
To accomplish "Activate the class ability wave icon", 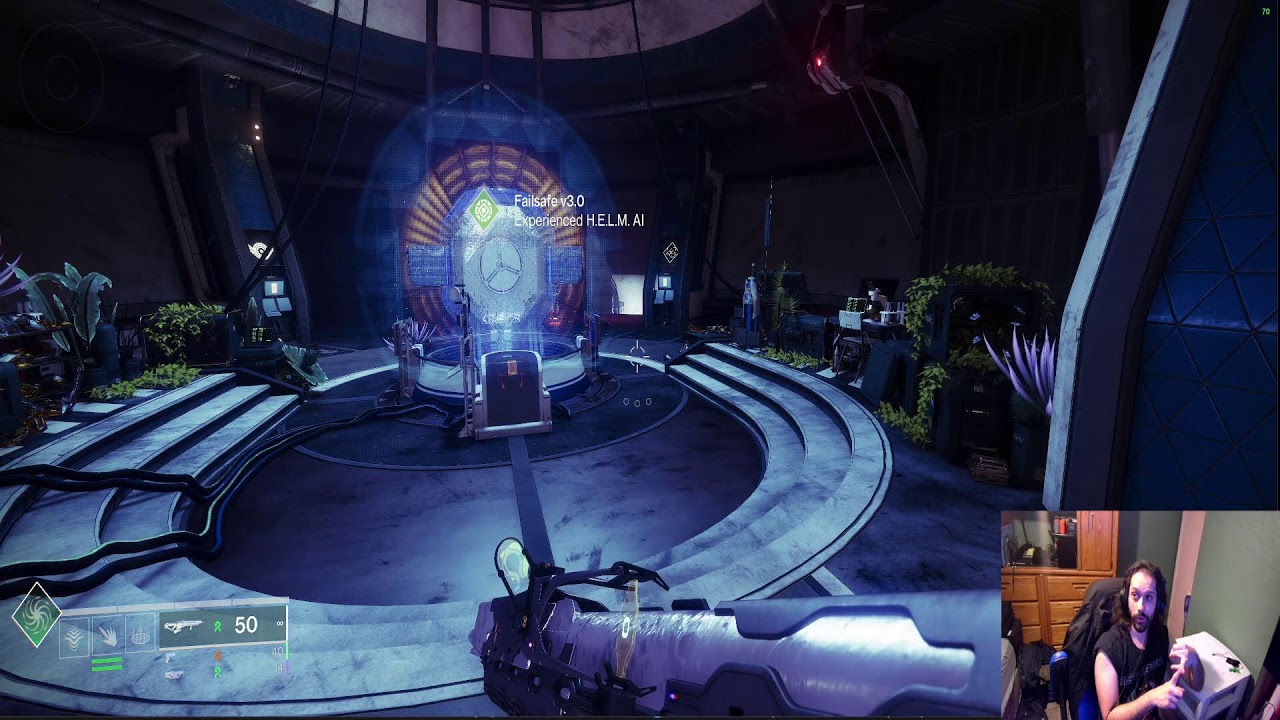I will [x=76, y=637].
